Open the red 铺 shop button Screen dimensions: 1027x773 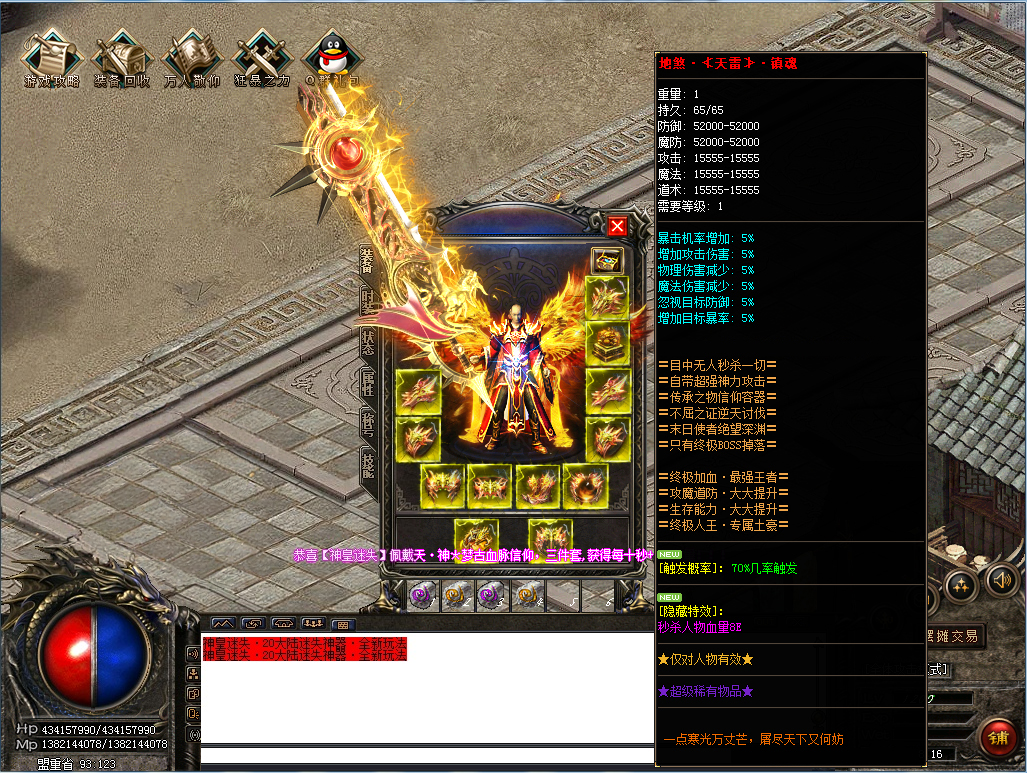(x=997, y=737)
